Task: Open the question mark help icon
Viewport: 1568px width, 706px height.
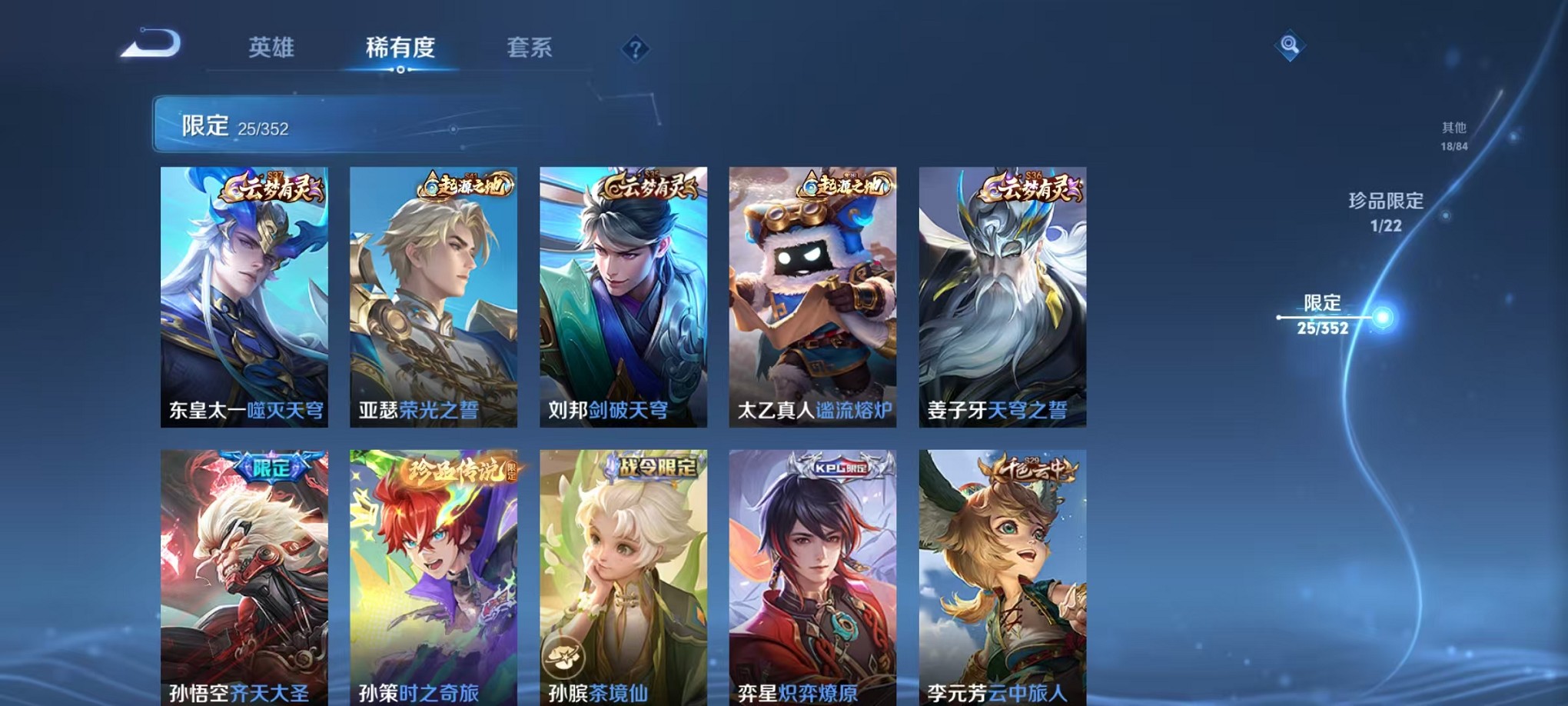Action: click(x=633, y=49)
